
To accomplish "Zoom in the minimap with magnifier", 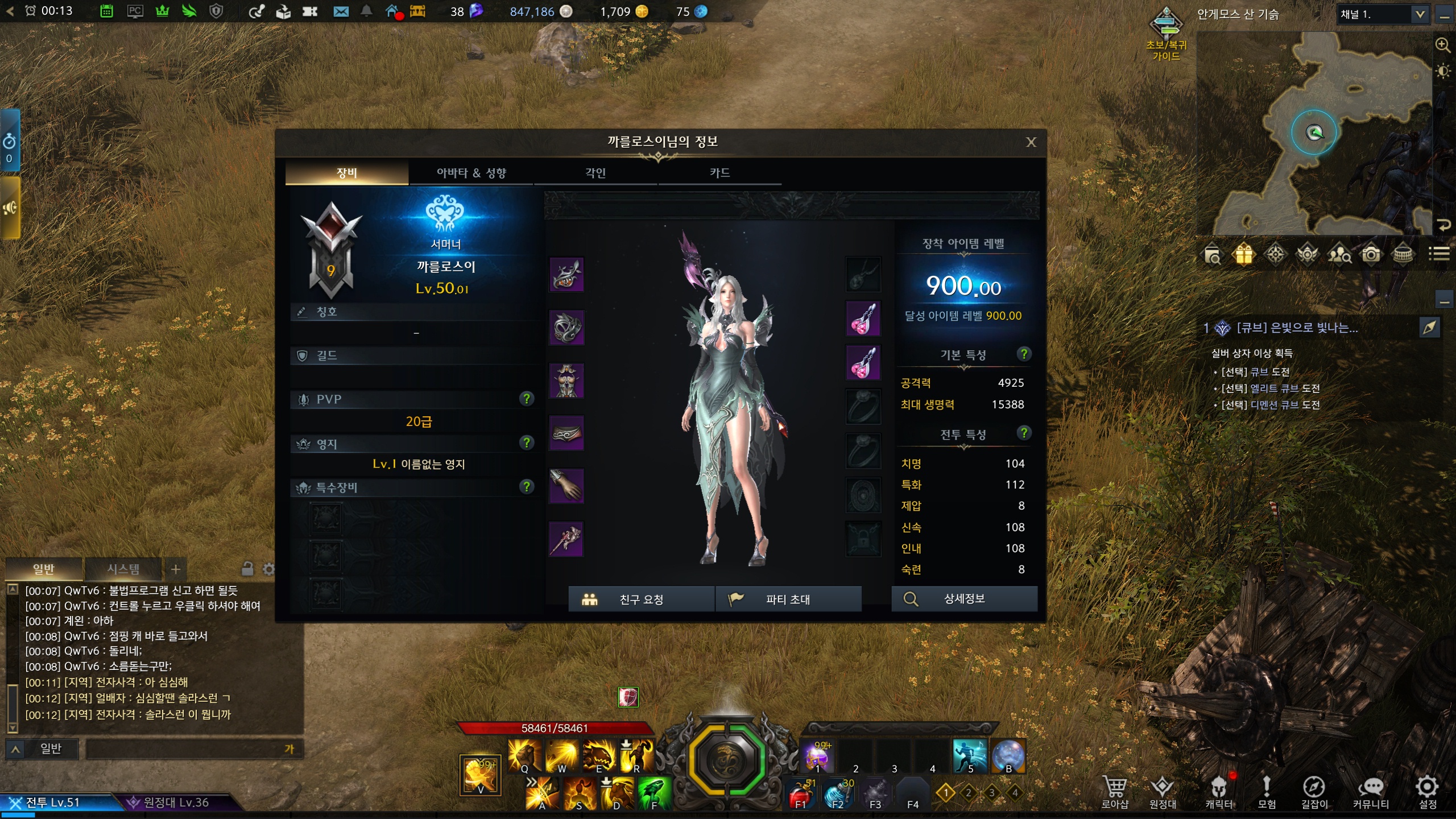I will [x=1443, y=45].
